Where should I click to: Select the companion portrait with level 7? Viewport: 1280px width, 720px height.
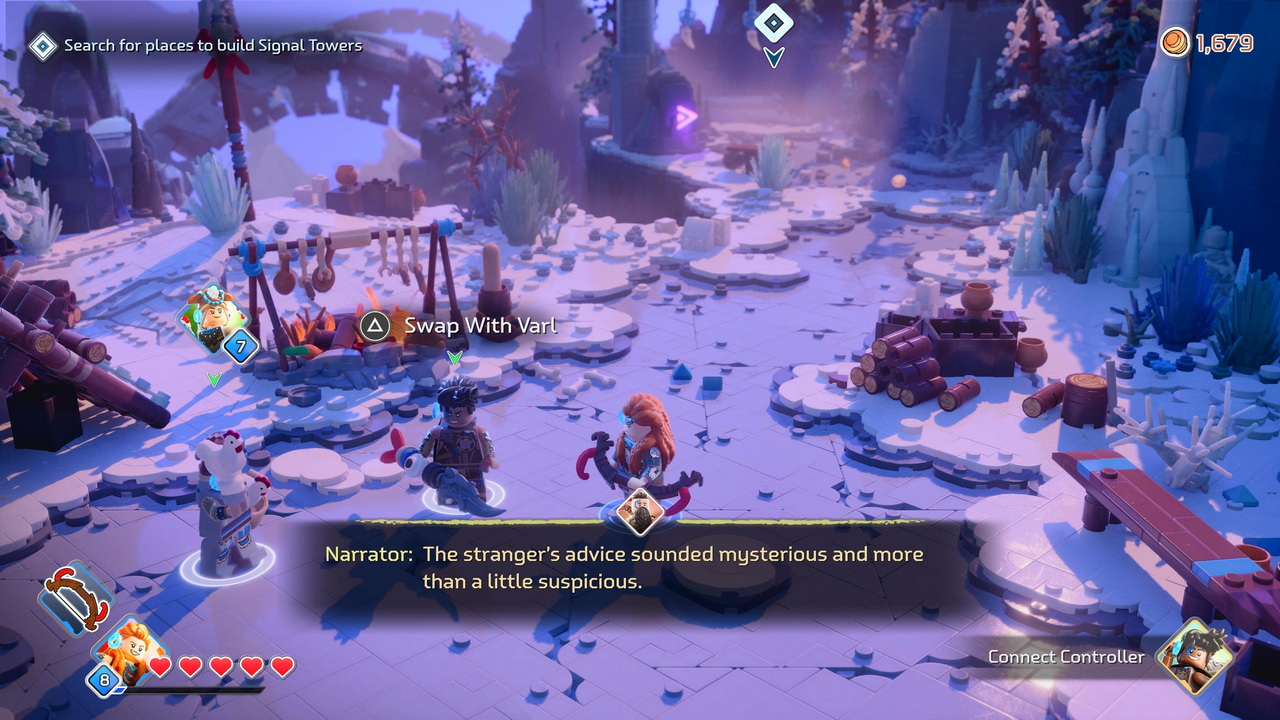212,318
